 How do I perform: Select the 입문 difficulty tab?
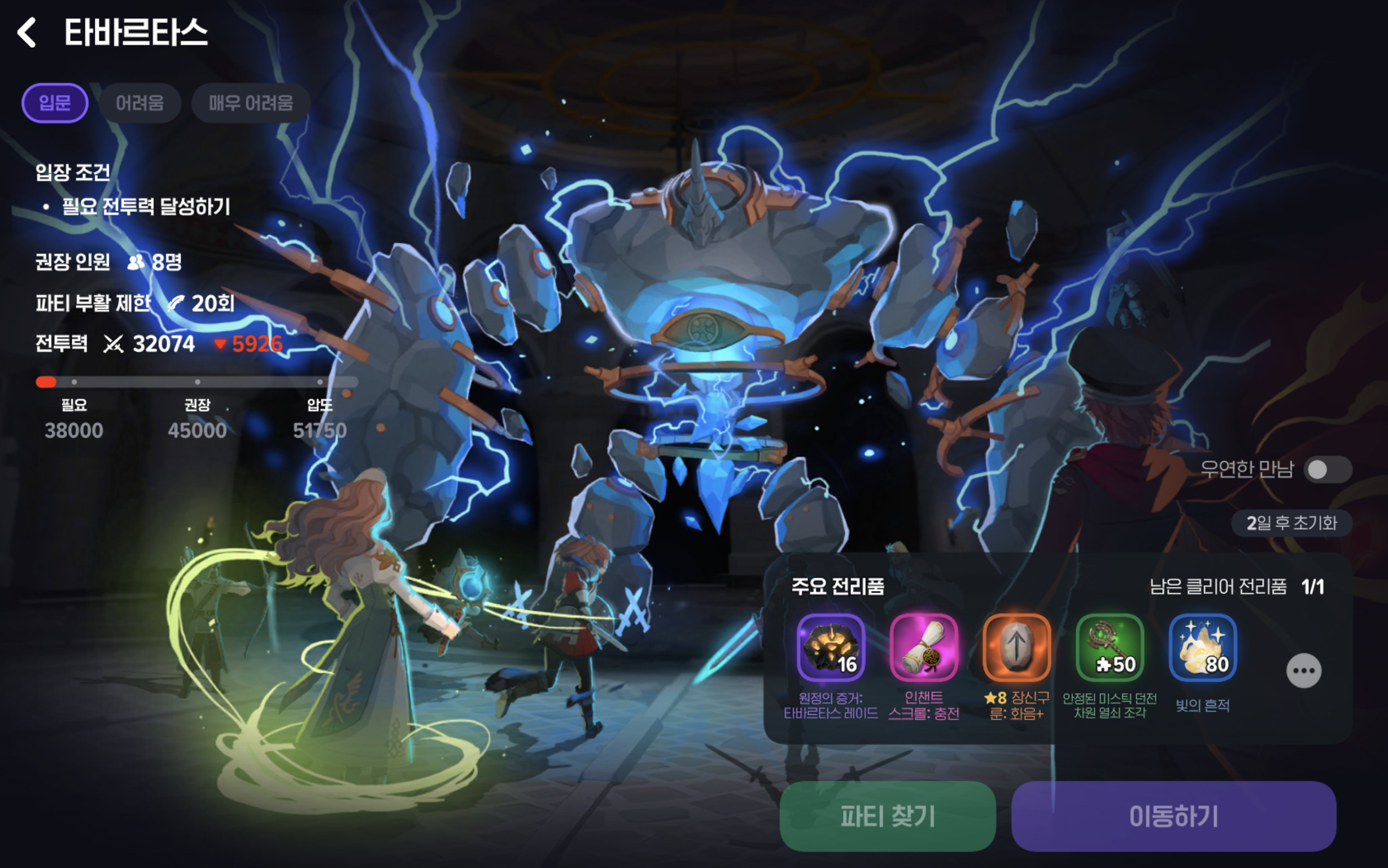click(55, 103)
